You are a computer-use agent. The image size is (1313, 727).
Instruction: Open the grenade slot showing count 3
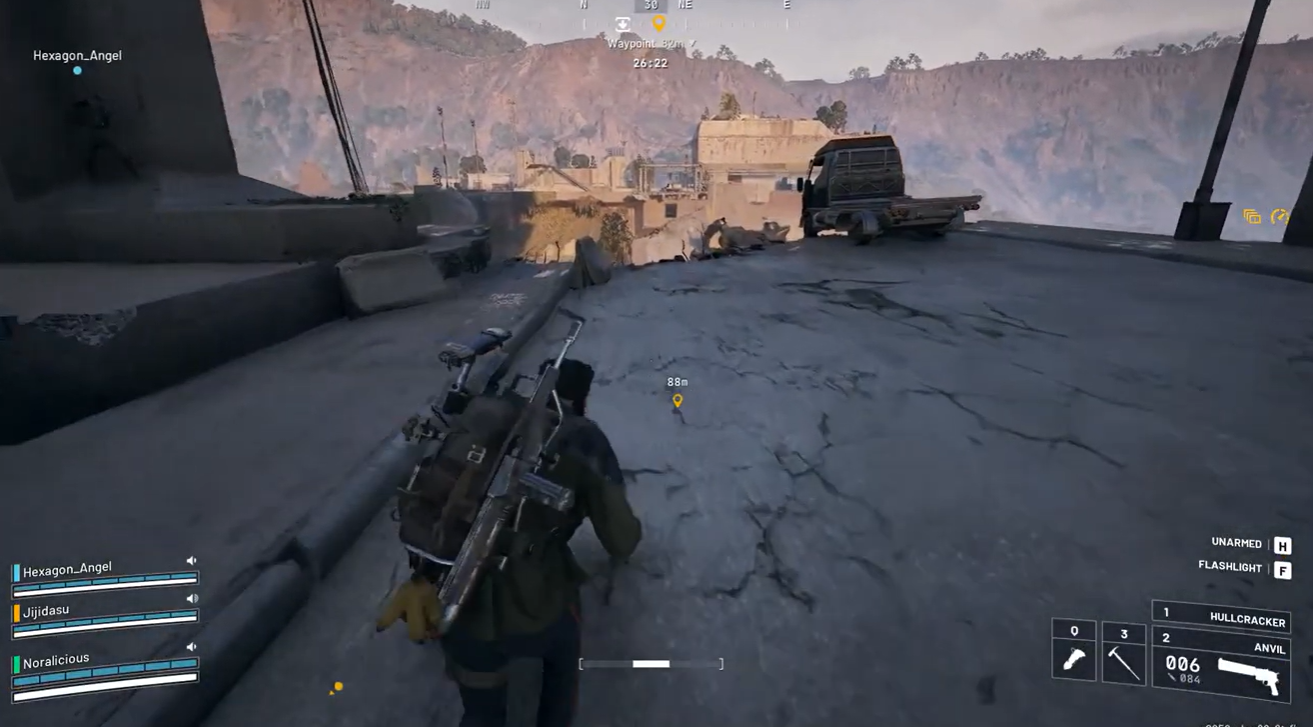click(1124, 634)
